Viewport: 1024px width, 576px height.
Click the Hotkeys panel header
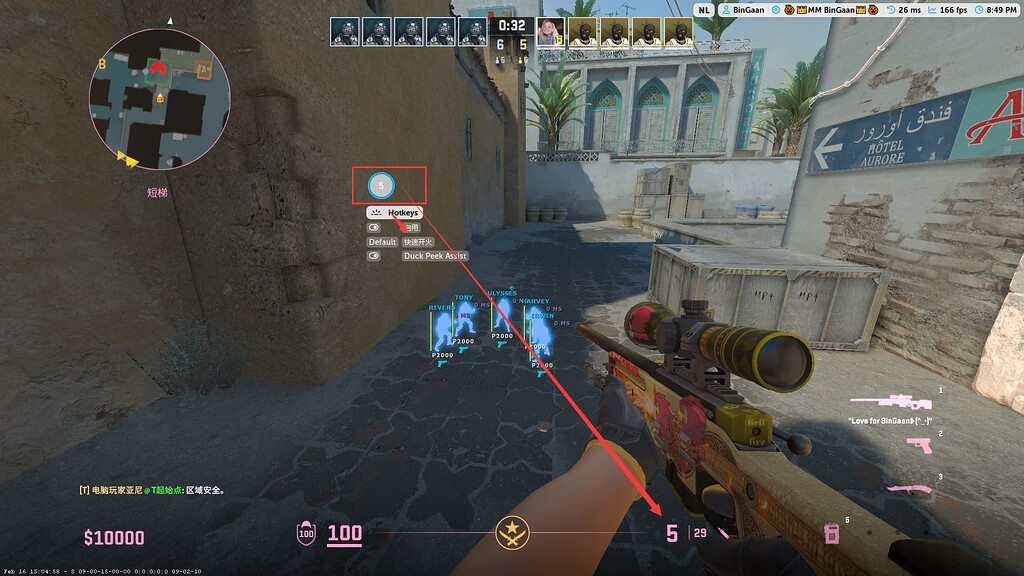(x=395, y=213)
